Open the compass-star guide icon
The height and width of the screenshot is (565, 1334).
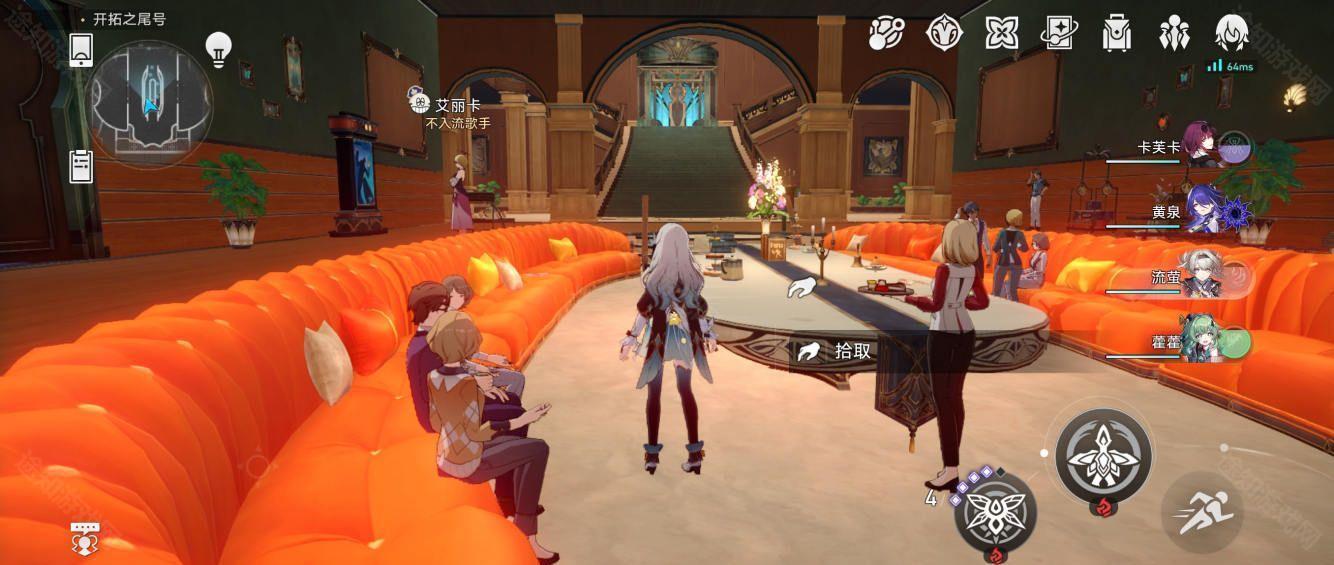[x=943, y=33]
